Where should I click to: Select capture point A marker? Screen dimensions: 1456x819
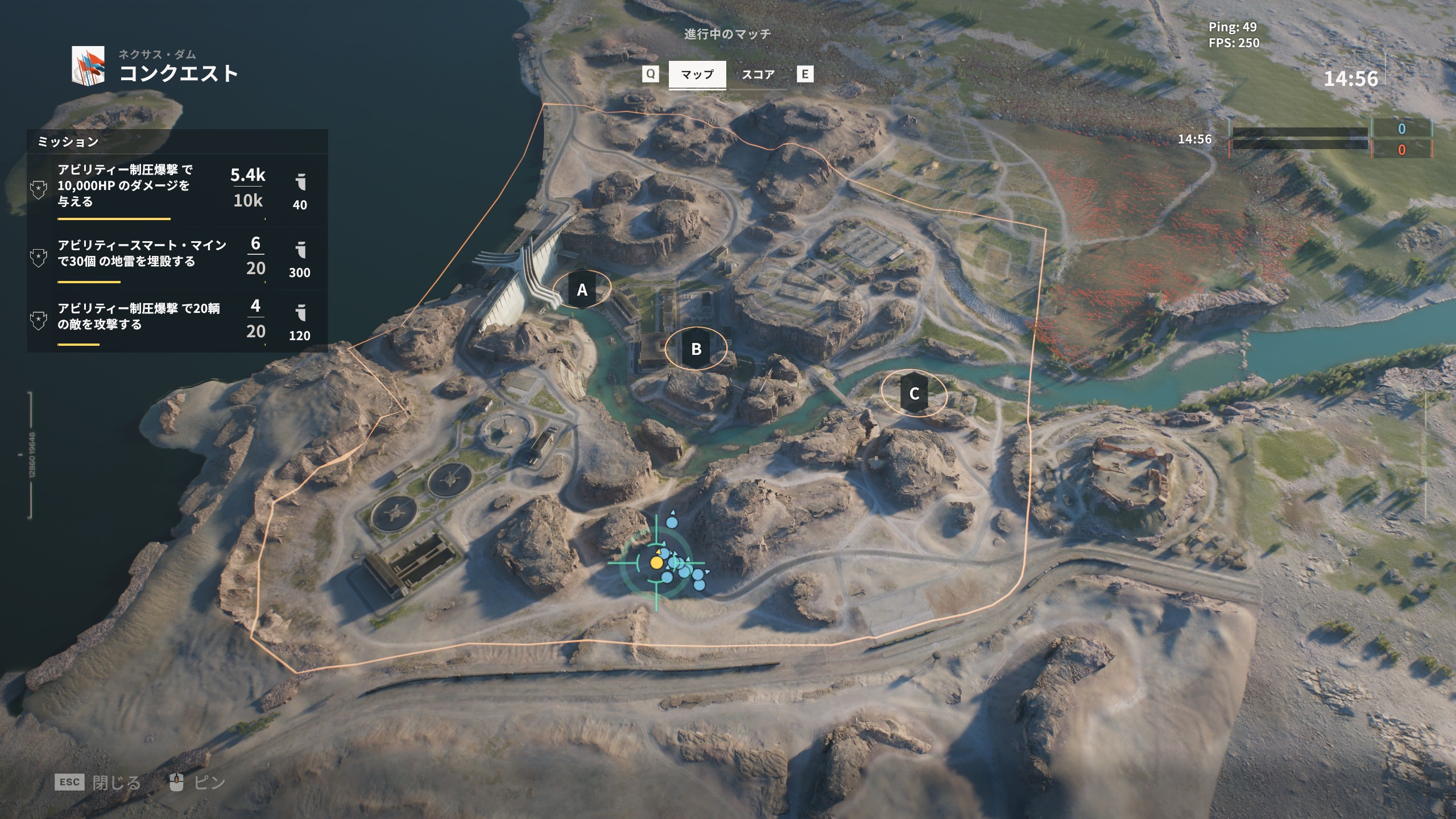(582, 290)
